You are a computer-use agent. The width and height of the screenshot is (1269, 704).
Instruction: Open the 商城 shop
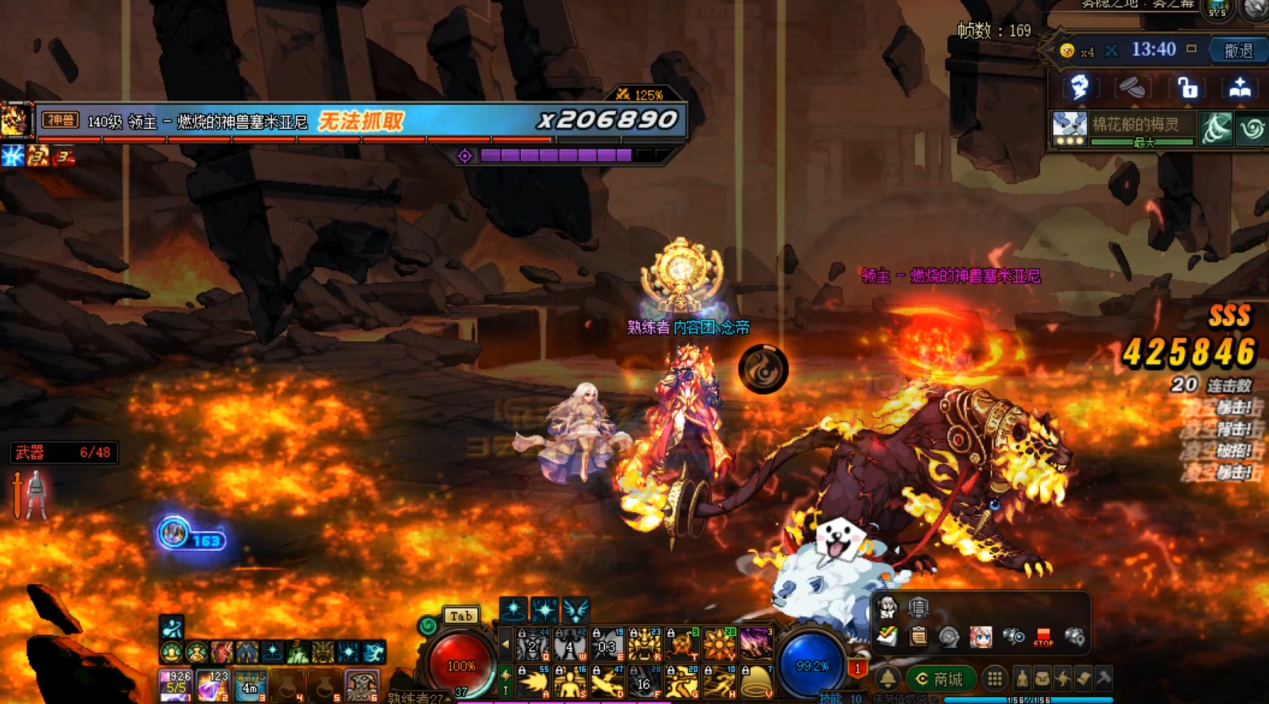click(940, 679)
